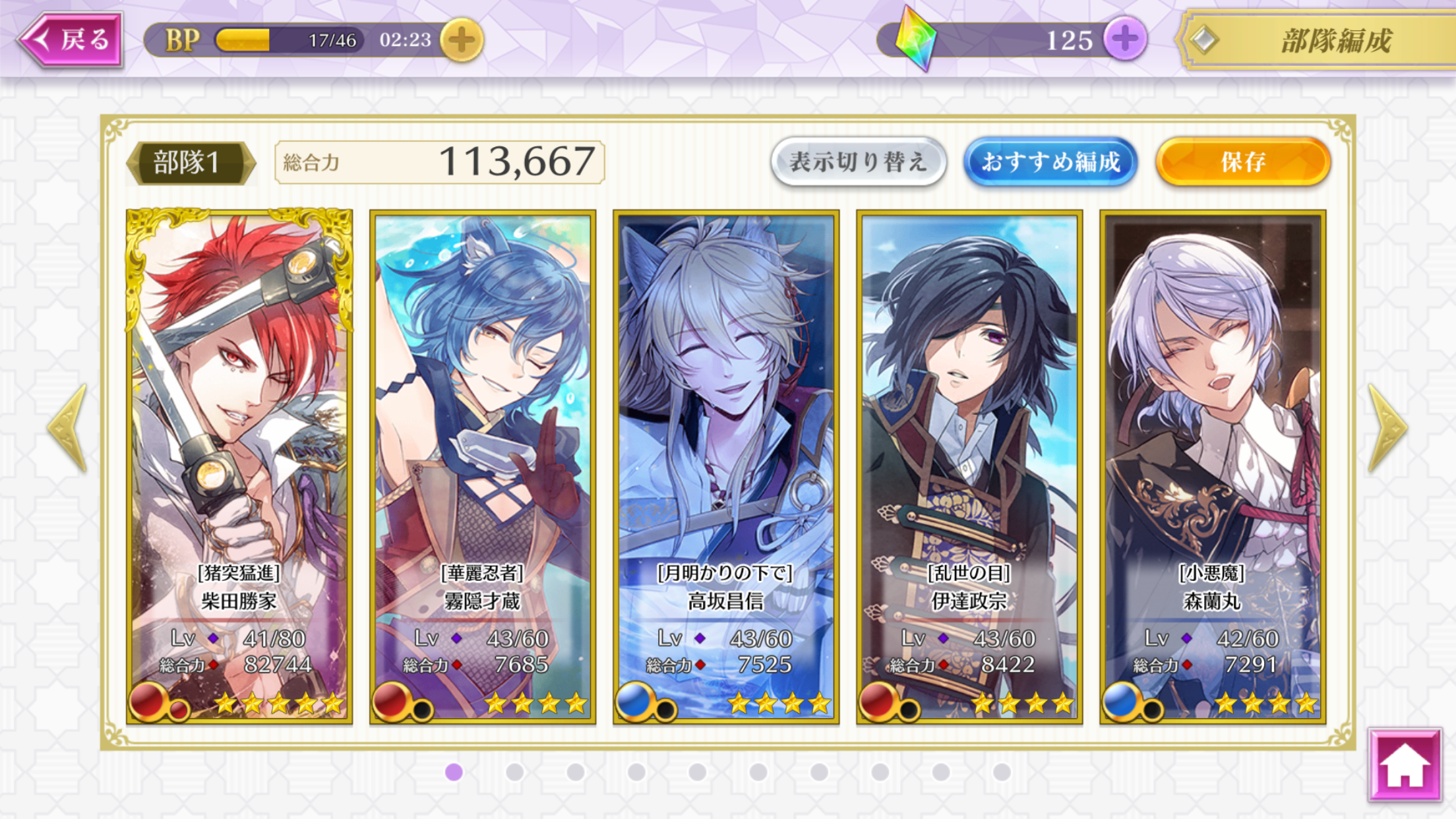Viewport: 1456px width, 819px height.
Task: Go back with the 戻る button
Action: pos(71,40)
